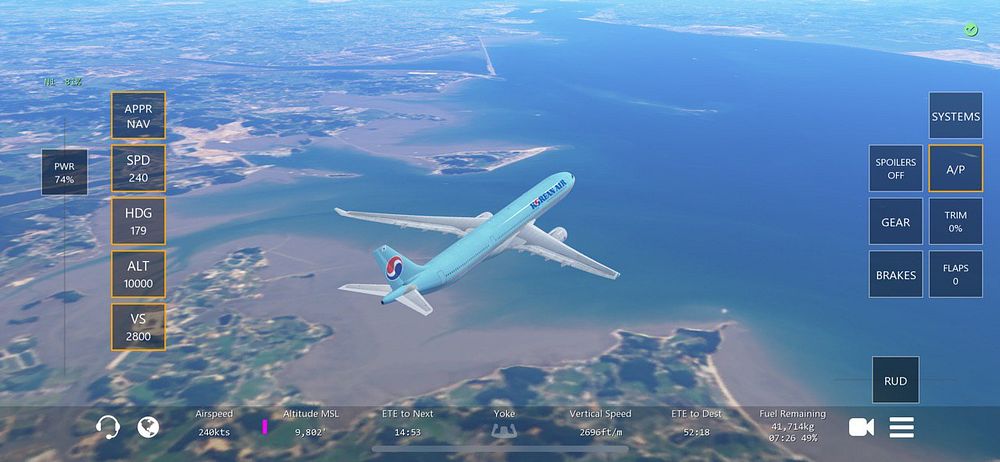1000x462 pixels.
Task: Toggle the SPOILERS OFF button
Action: [895, 169]
